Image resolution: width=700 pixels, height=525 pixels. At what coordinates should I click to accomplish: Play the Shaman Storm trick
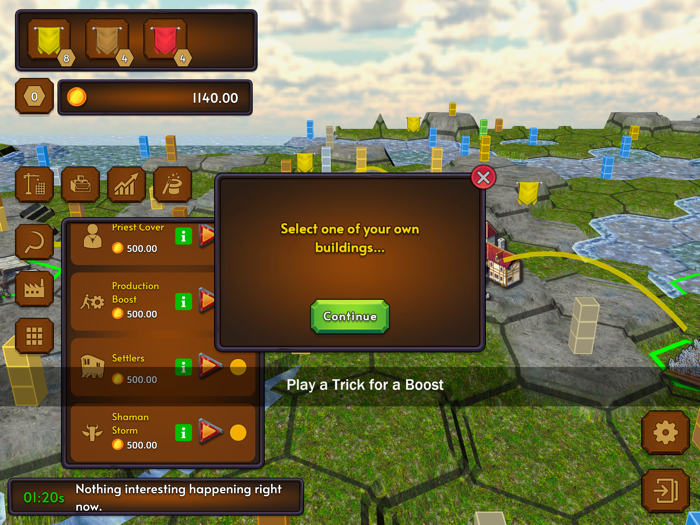click(x=209, y=432)
